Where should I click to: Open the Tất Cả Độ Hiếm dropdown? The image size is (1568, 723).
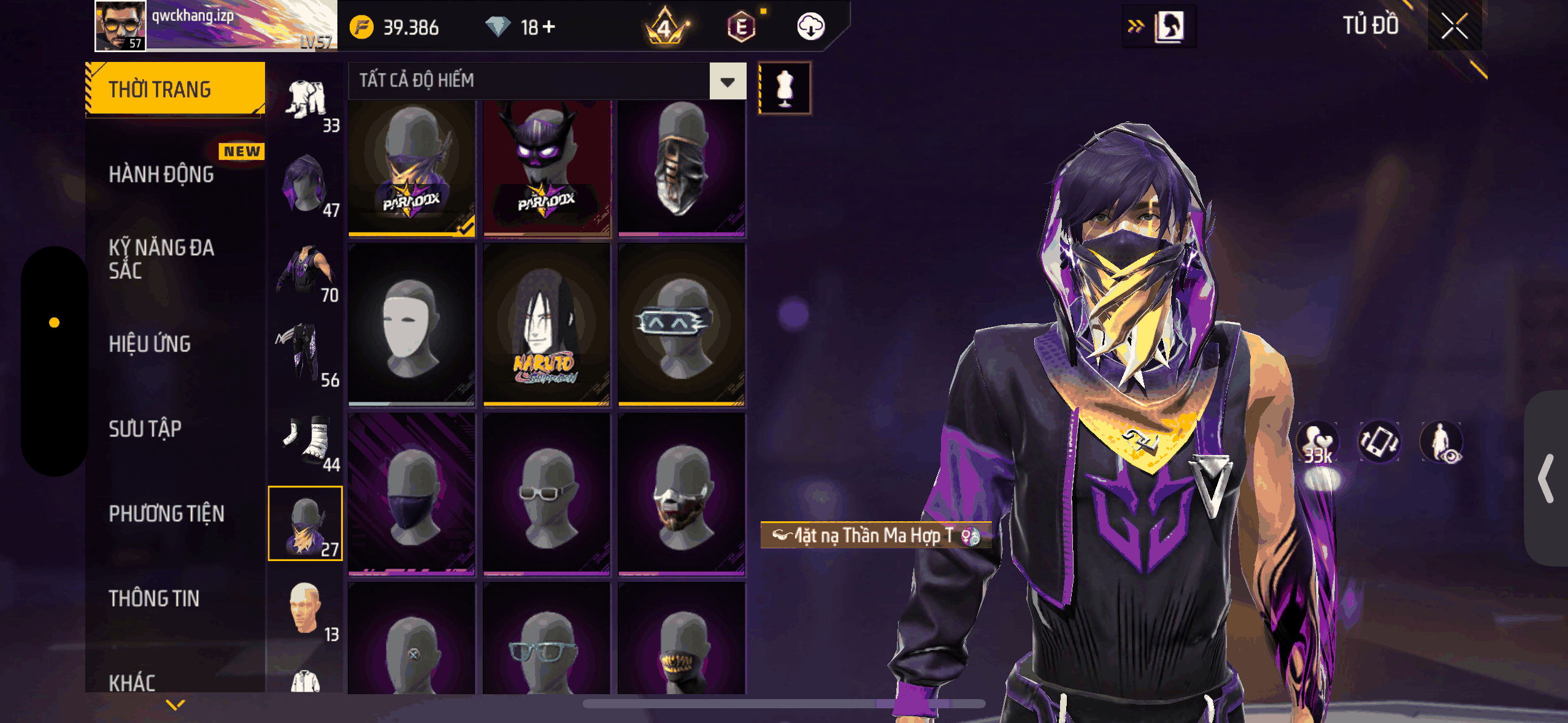(x=728, y=81)
